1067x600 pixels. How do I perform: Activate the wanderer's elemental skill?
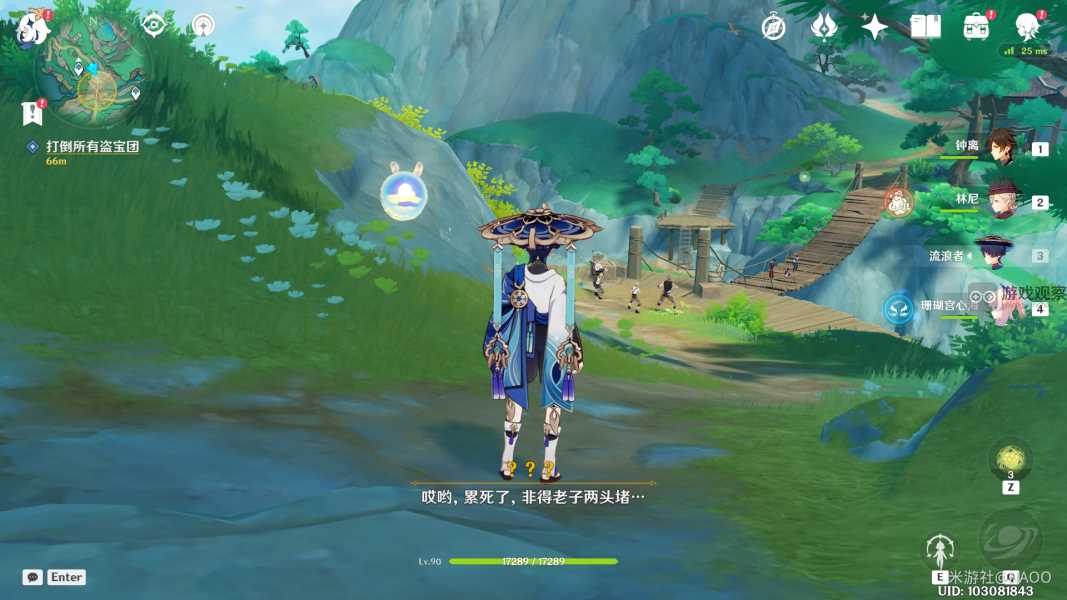point(939,551)
